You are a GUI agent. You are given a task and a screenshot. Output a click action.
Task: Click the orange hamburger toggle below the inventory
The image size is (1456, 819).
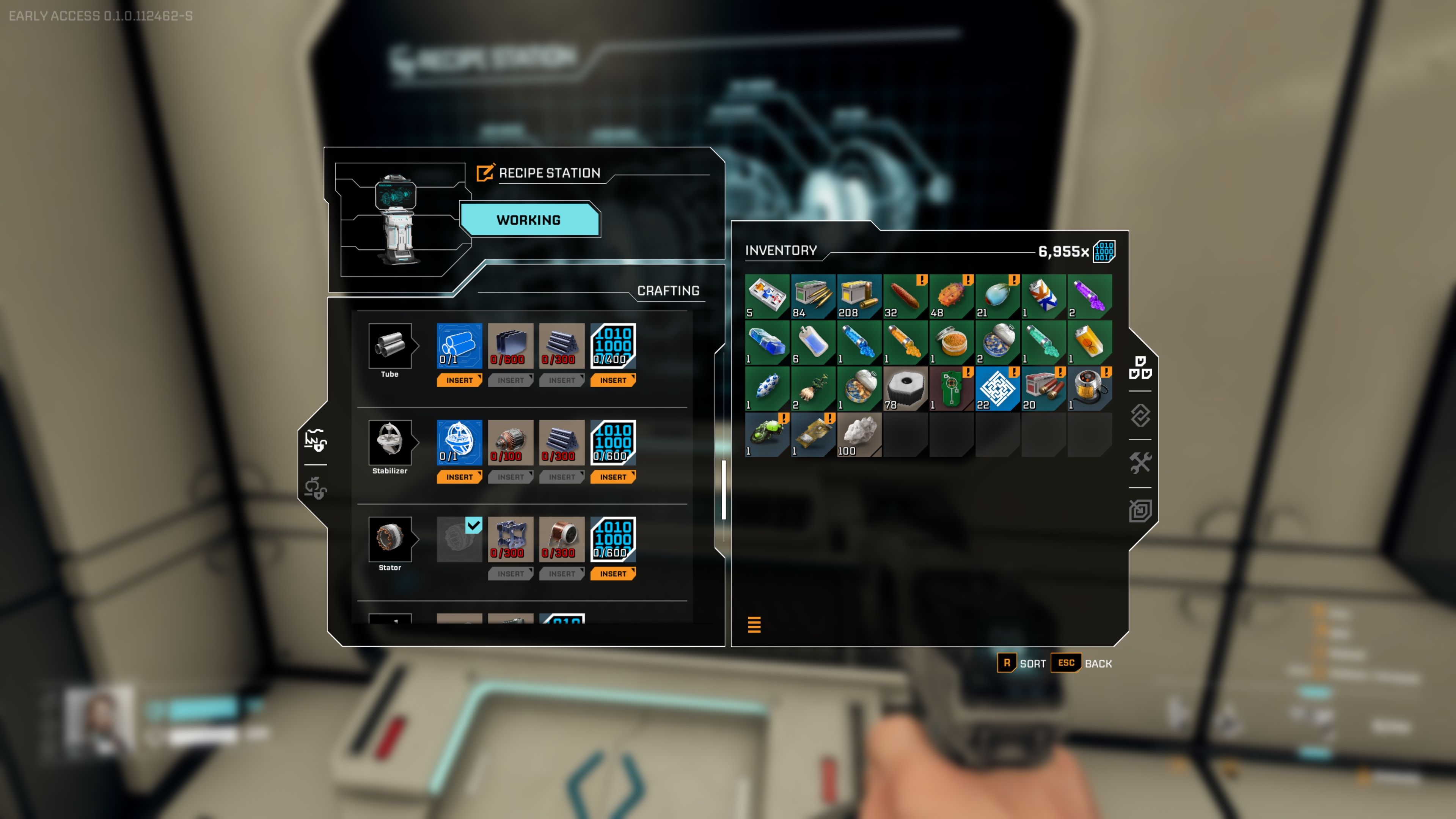pyautogui.click(x=754, y=625)
